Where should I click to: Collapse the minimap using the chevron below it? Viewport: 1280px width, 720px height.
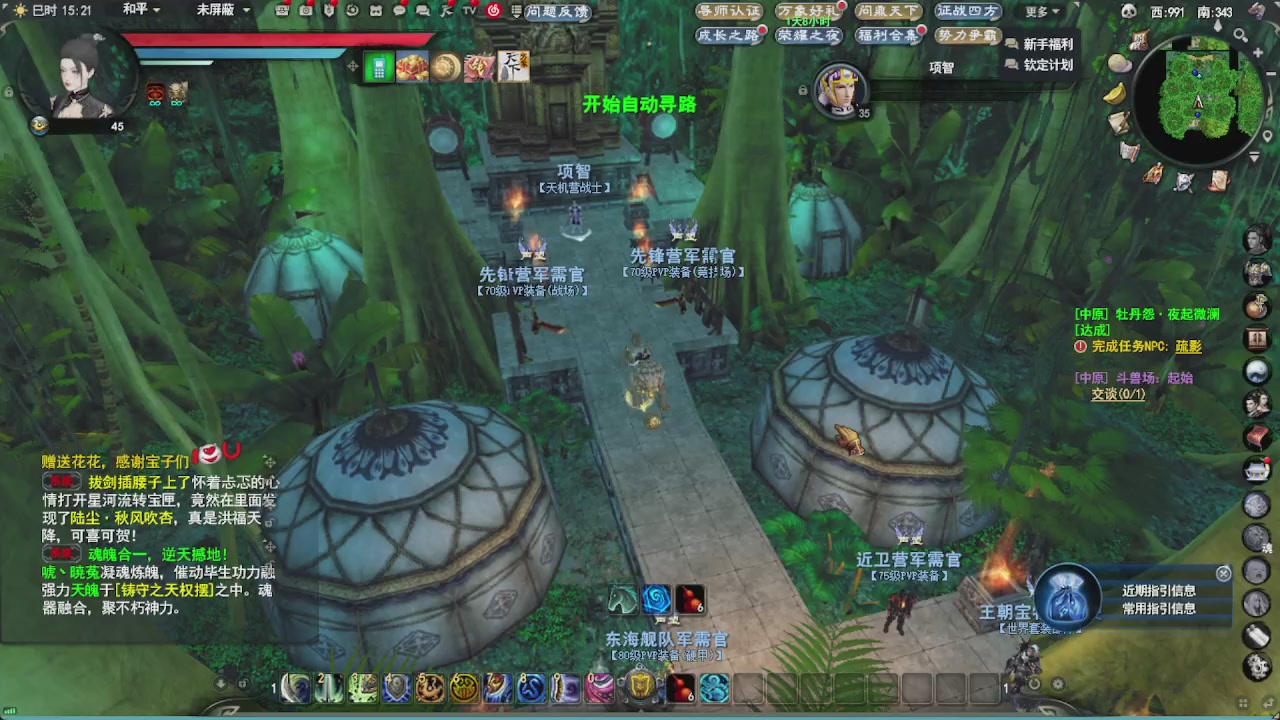click(1253, 157)
